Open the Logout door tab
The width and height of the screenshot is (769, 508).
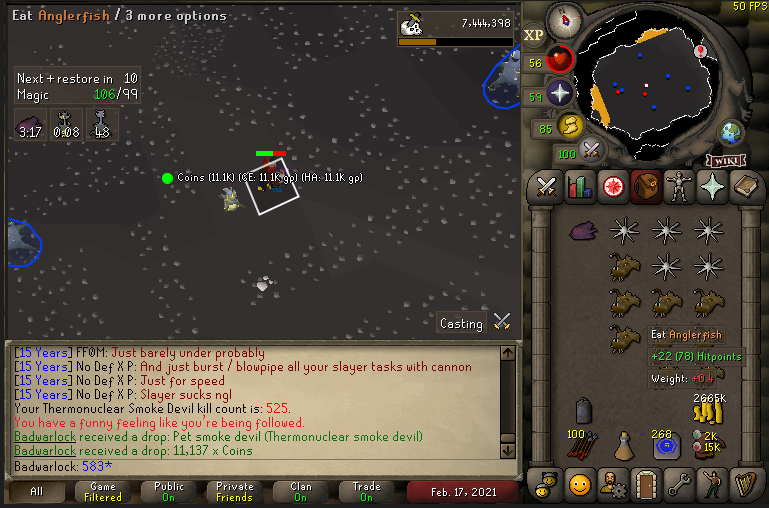645,485
